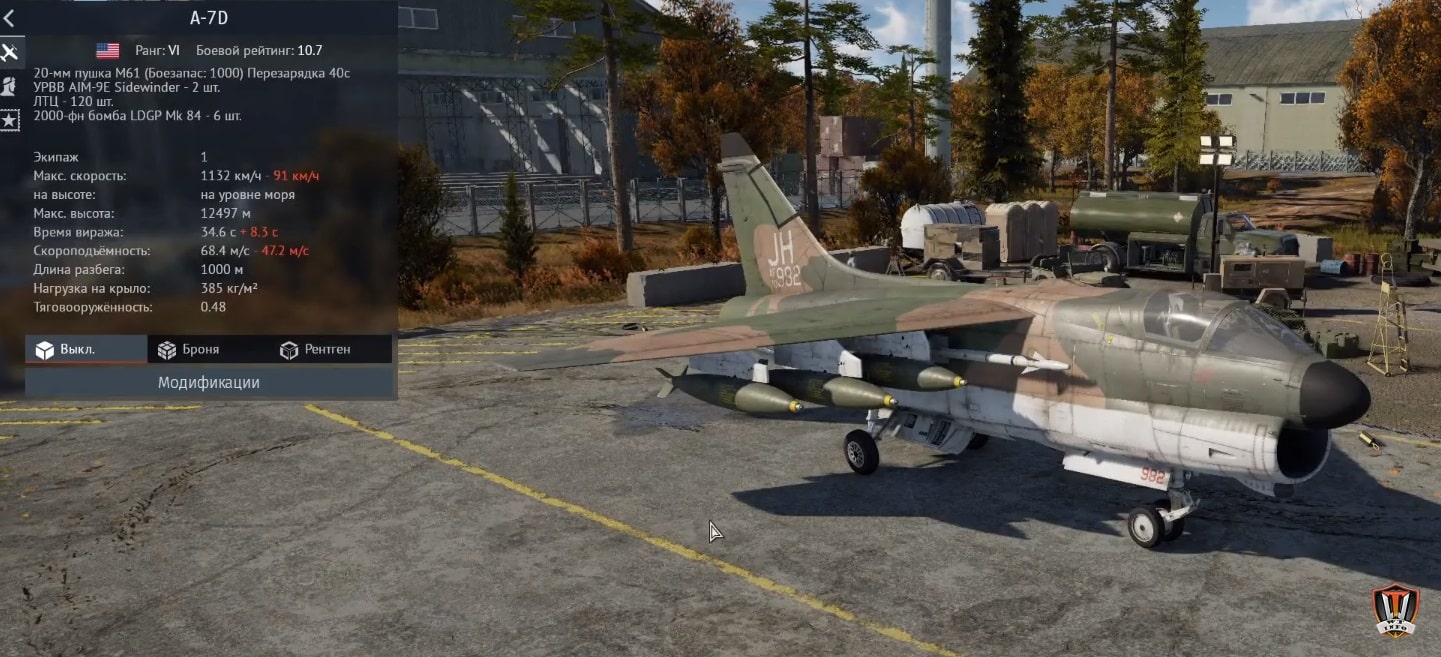Activate the Рентген x-ray view
The height and width of the screenshot is (657, 1441).
click(316, 350)
